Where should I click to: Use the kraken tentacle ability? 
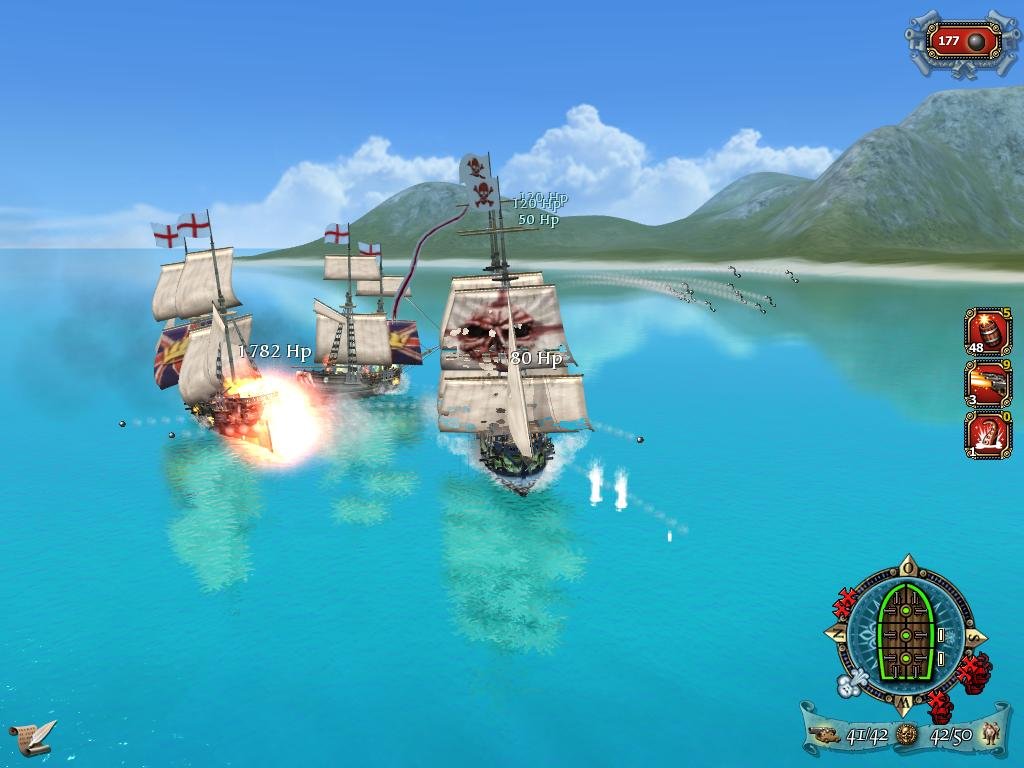point(988,436)
